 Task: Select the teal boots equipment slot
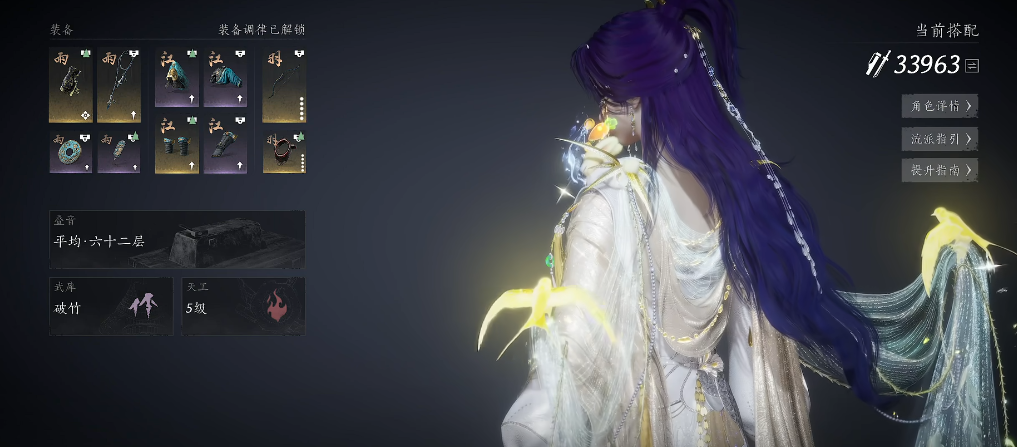[x=225, y=151]
